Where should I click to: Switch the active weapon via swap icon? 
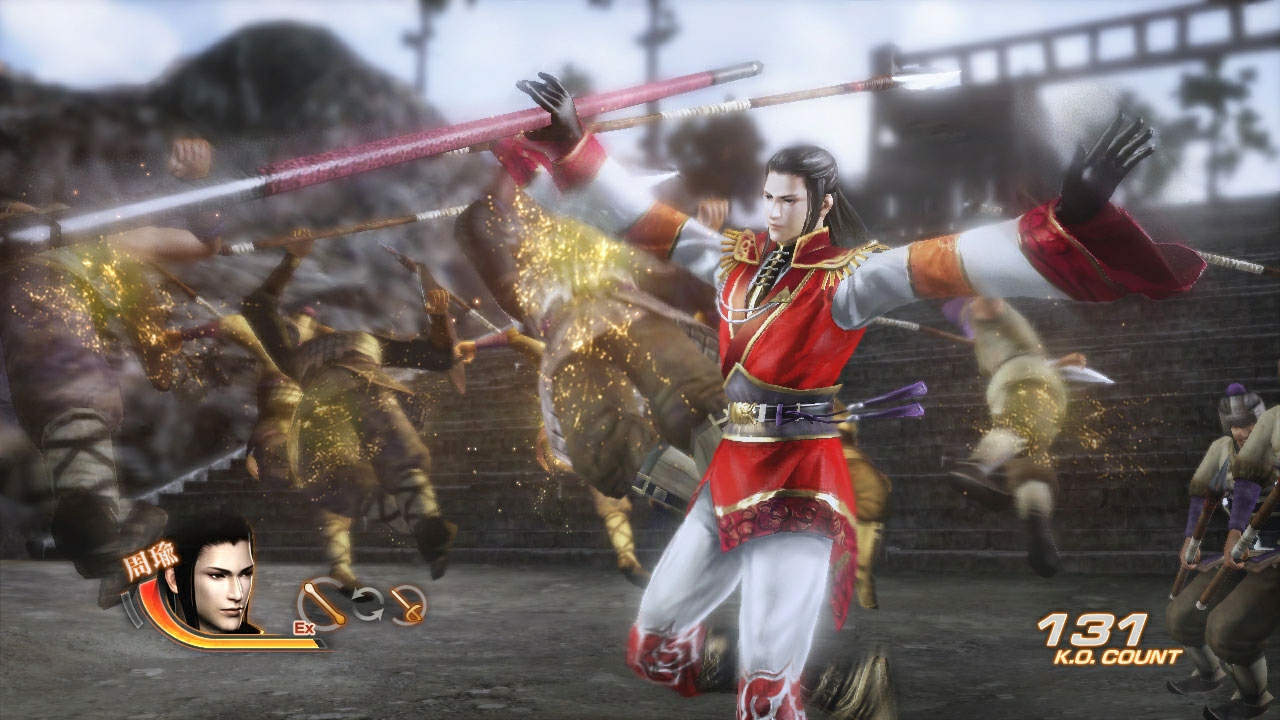[368, 602]
